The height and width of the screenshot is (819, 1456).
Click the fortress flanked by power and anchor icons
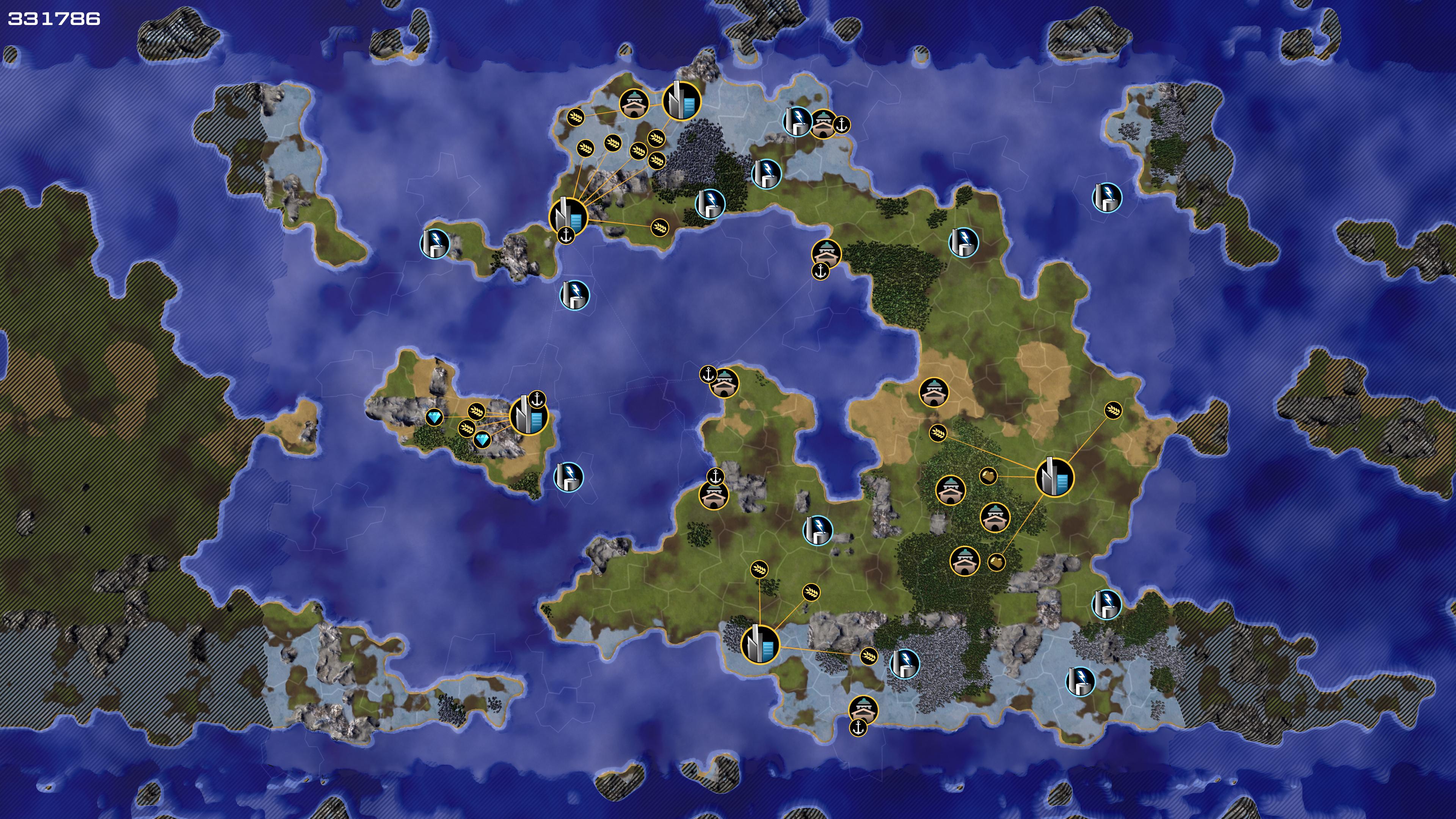(823, 124)
